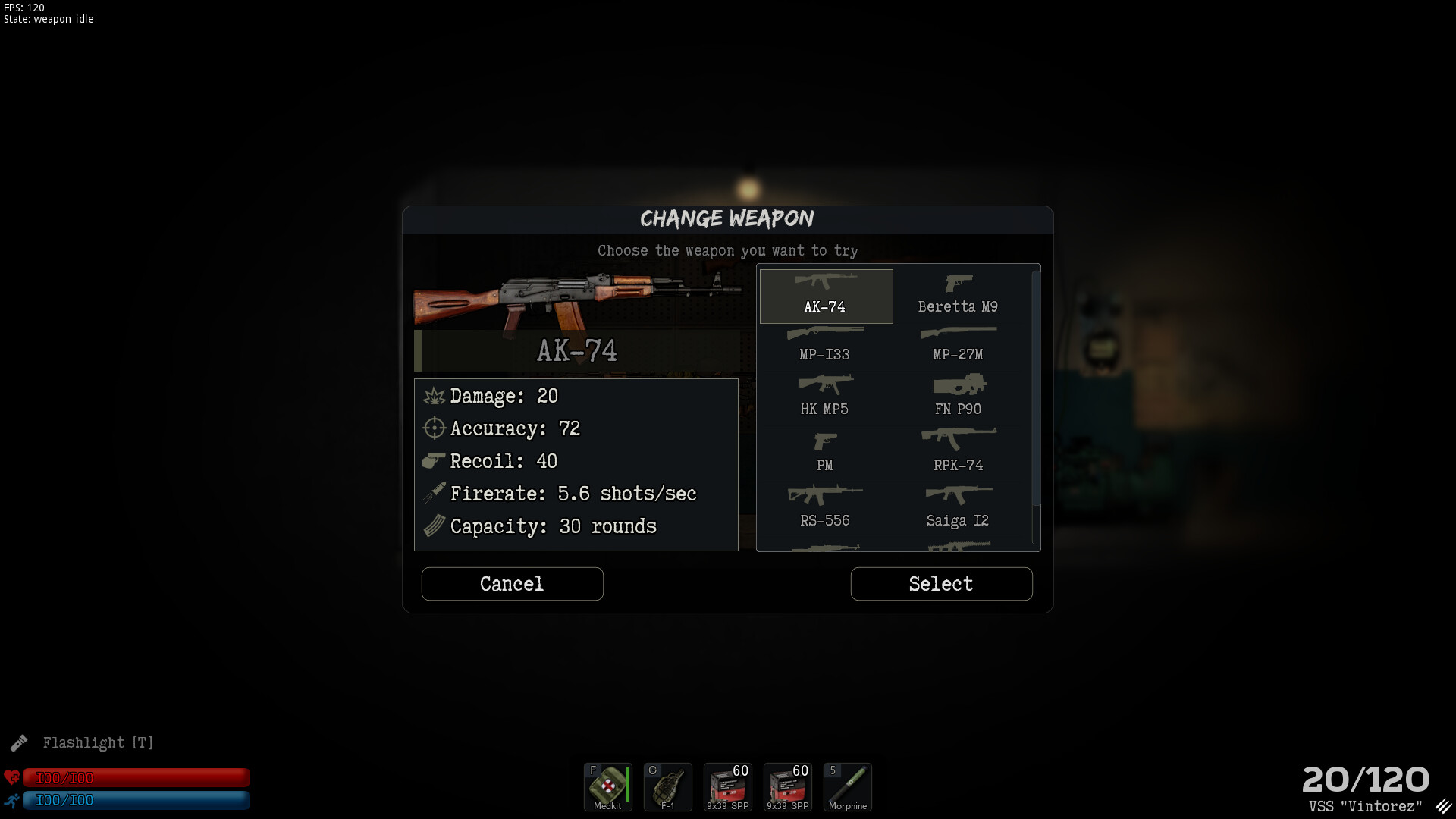Cancel the weapon change dialog
The width and height of the screenshot is (1456, 819).
(512, 584)
